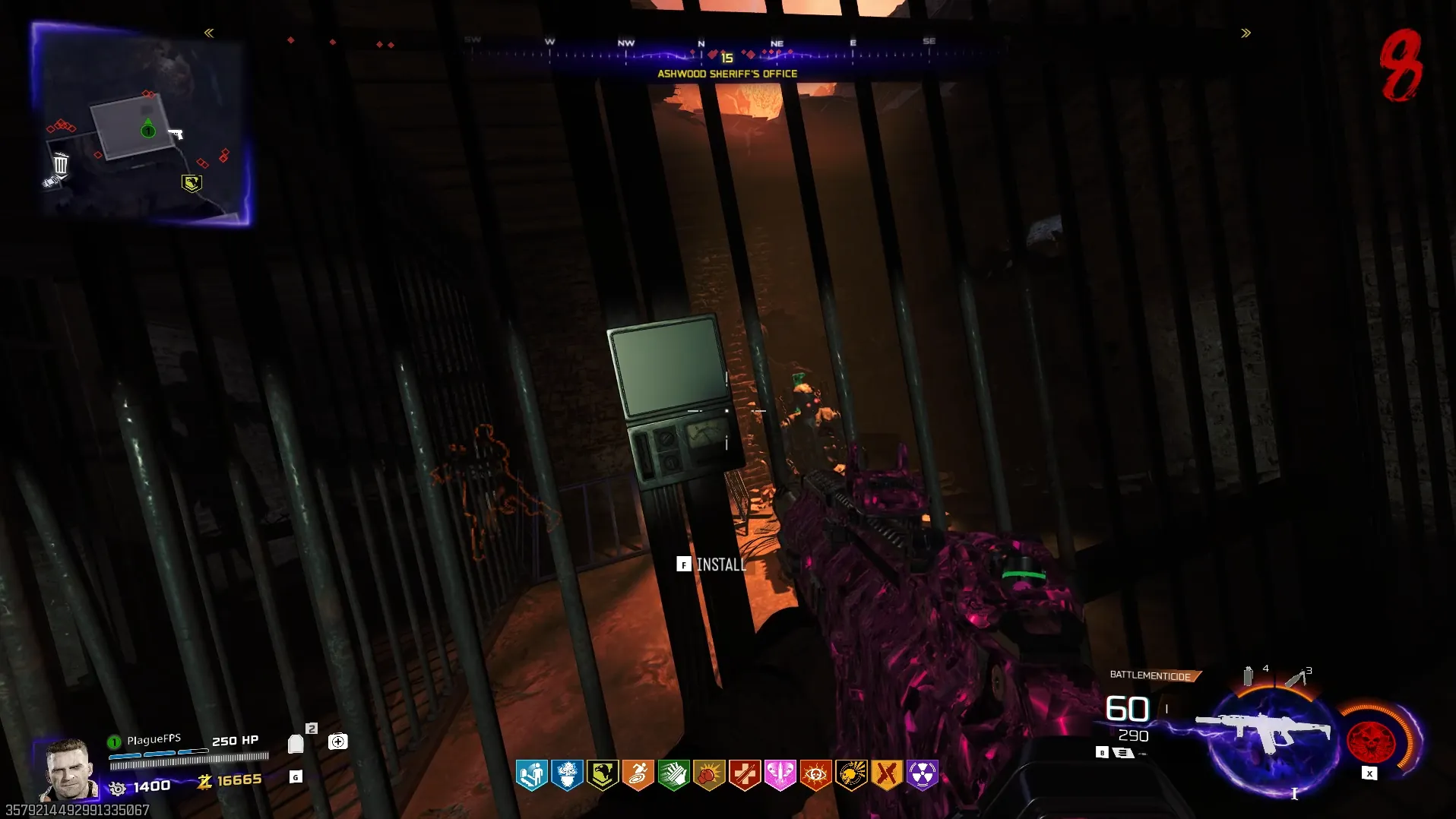Click the trash can marker on minimap
1456x819 pixels.
pyautogui.click(x=61, y=163)
